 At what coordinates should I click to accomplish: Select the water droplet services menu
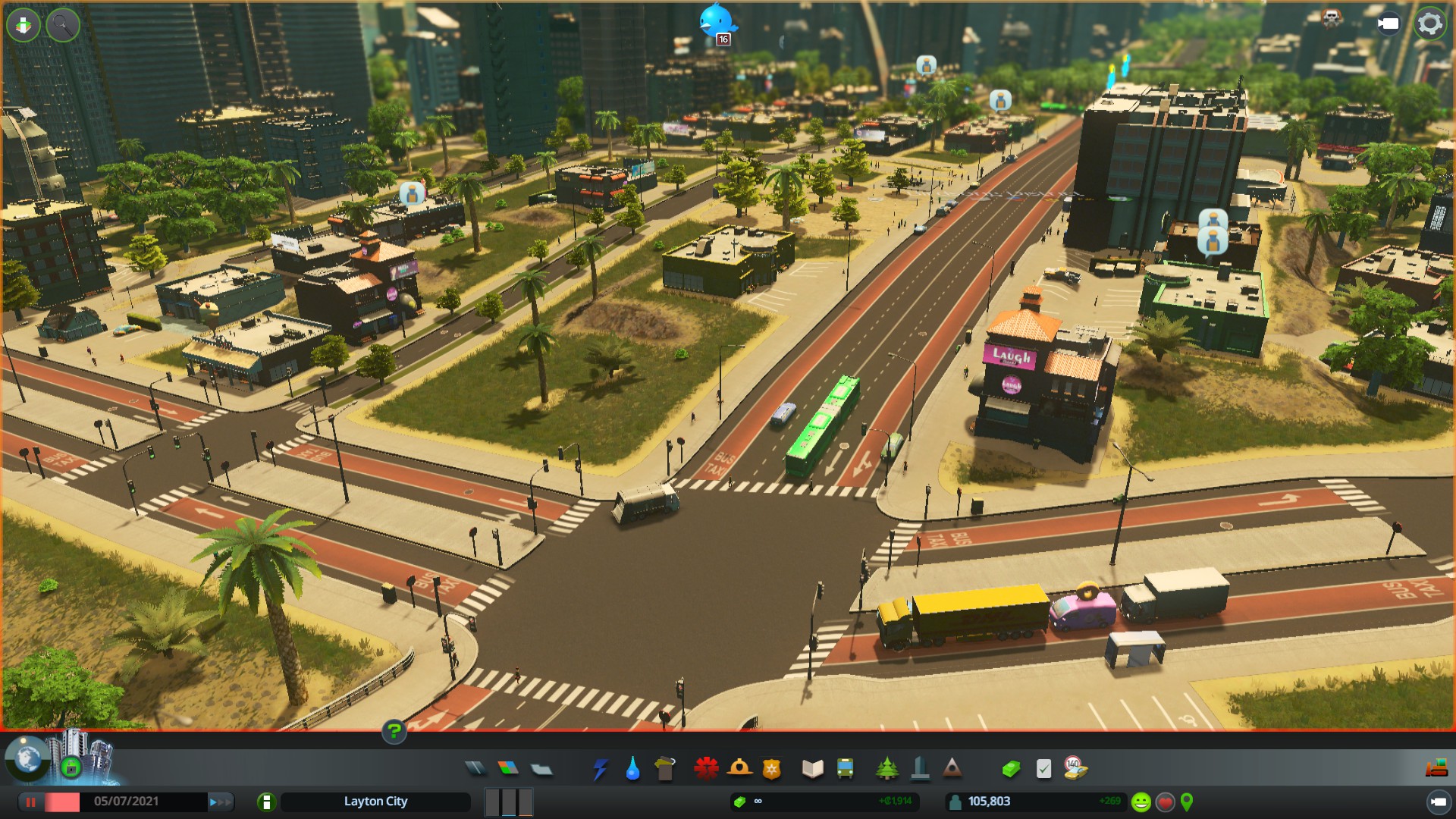point(632,769)
